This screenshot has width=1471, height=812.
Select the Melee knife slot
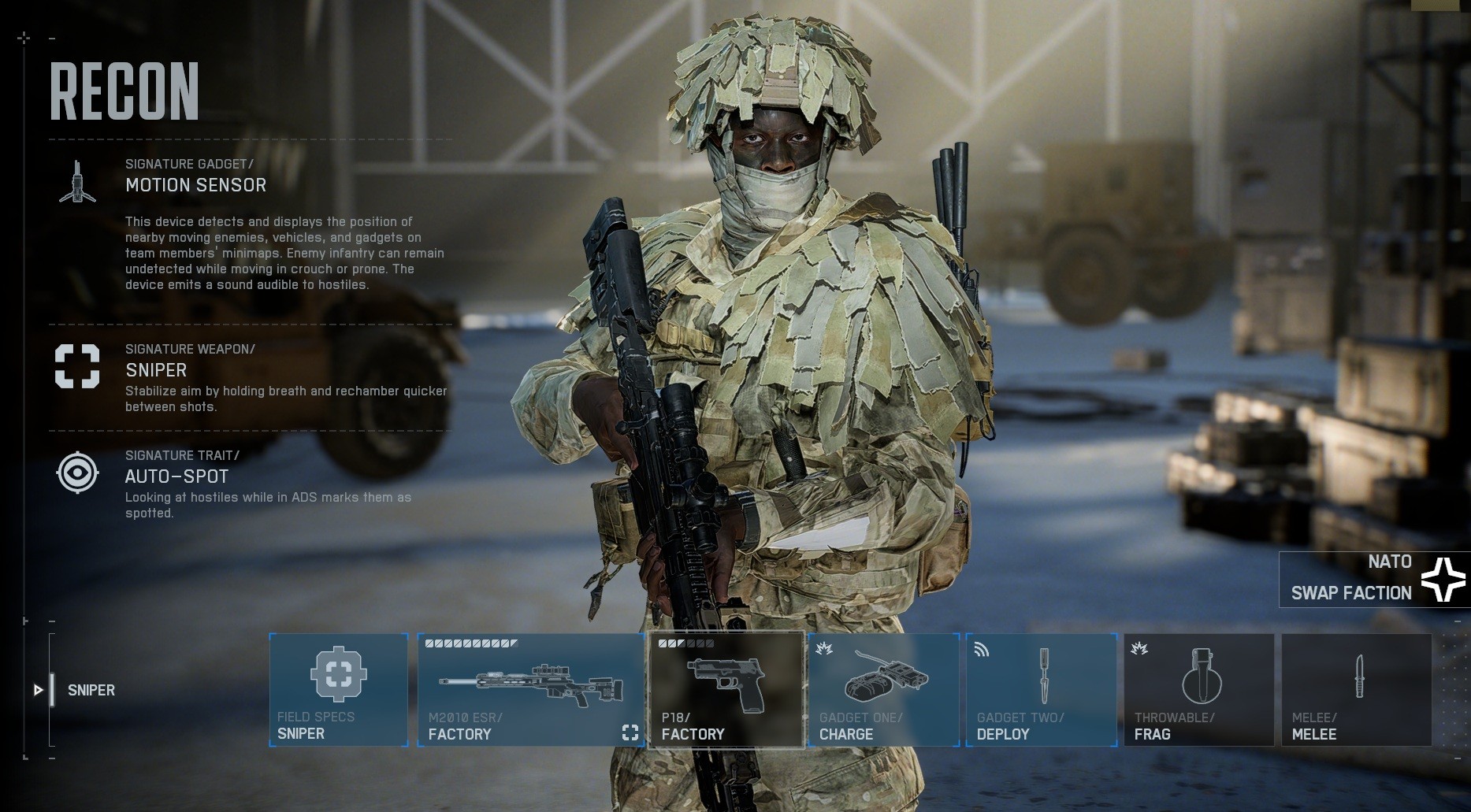1356,689
